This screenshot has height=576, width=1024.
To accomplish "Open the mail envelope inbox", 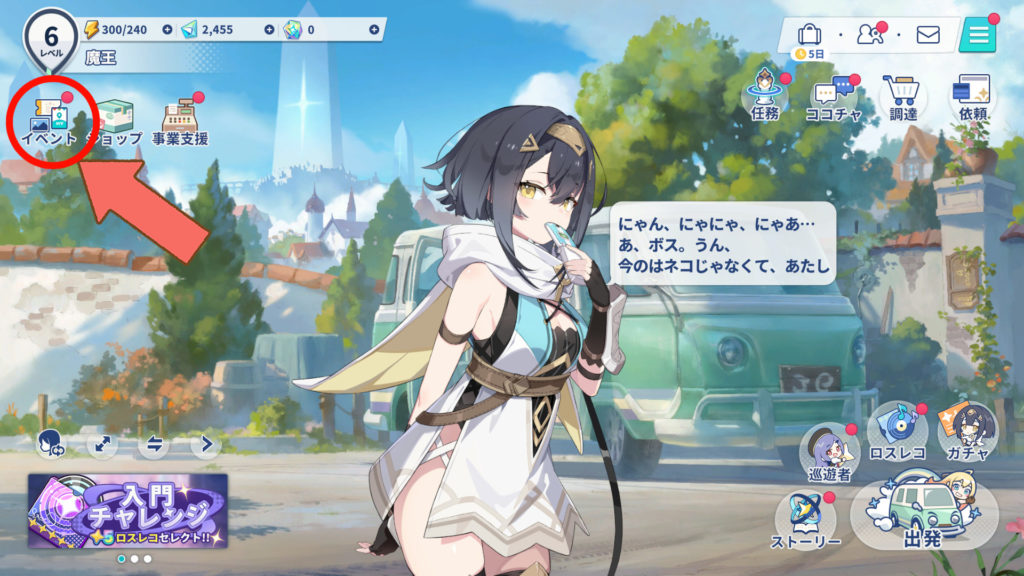I will coord(928,36).
